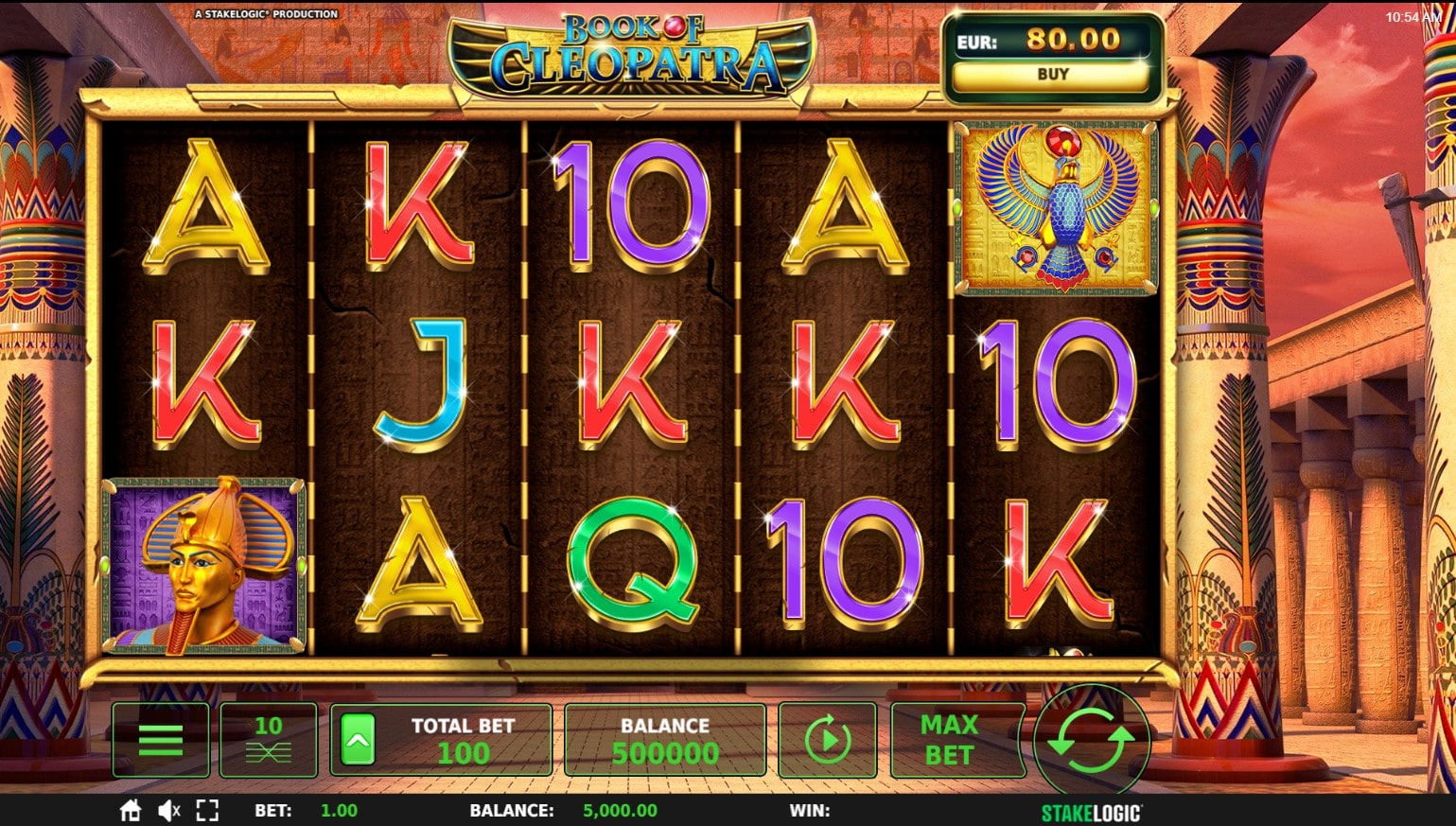Toggle fullscreen mode
1456x826 pixels.
click(x=207, y=810)
